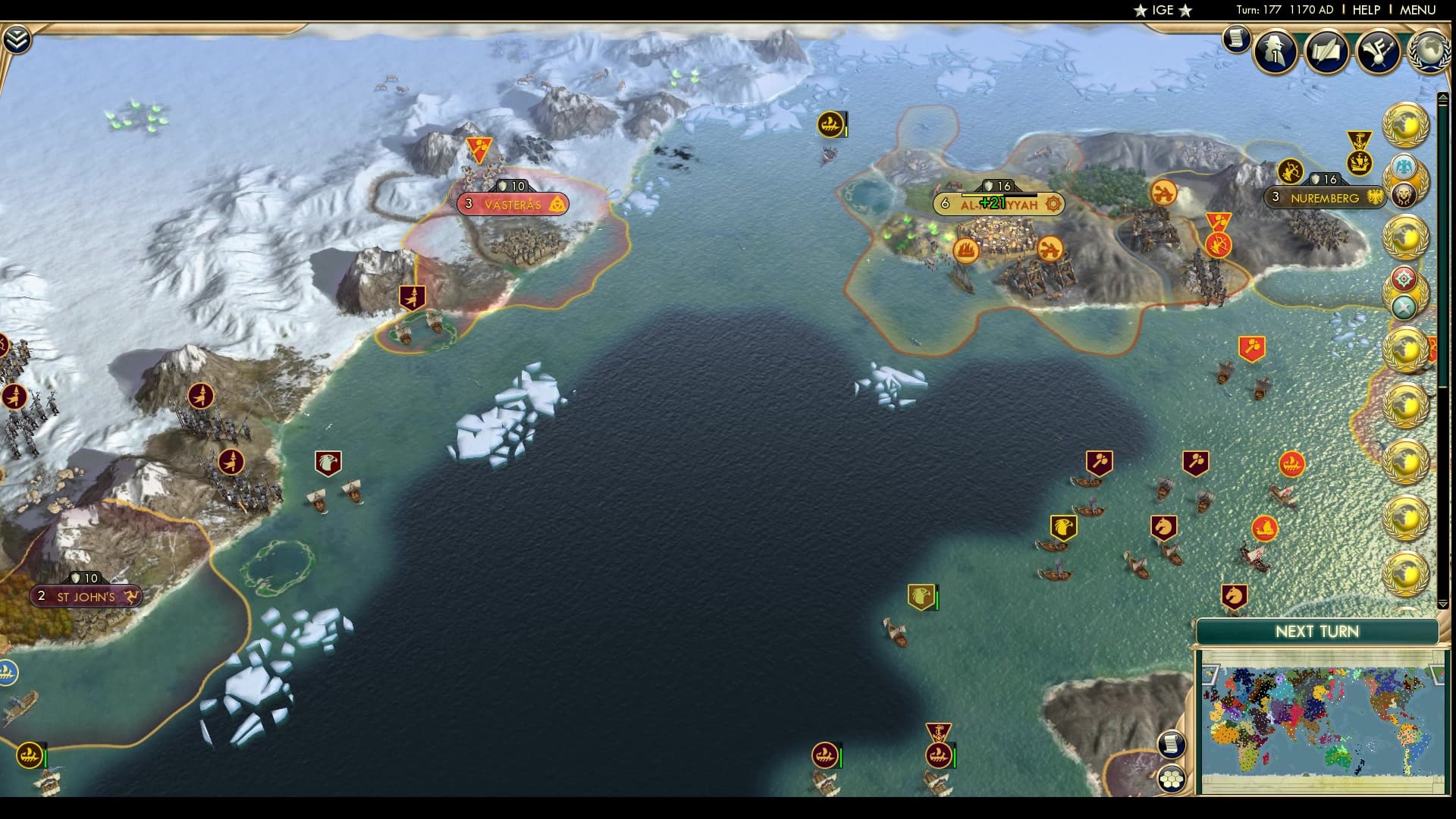
Task: Open the Culture overview icon
Action: click(1379, 51)
